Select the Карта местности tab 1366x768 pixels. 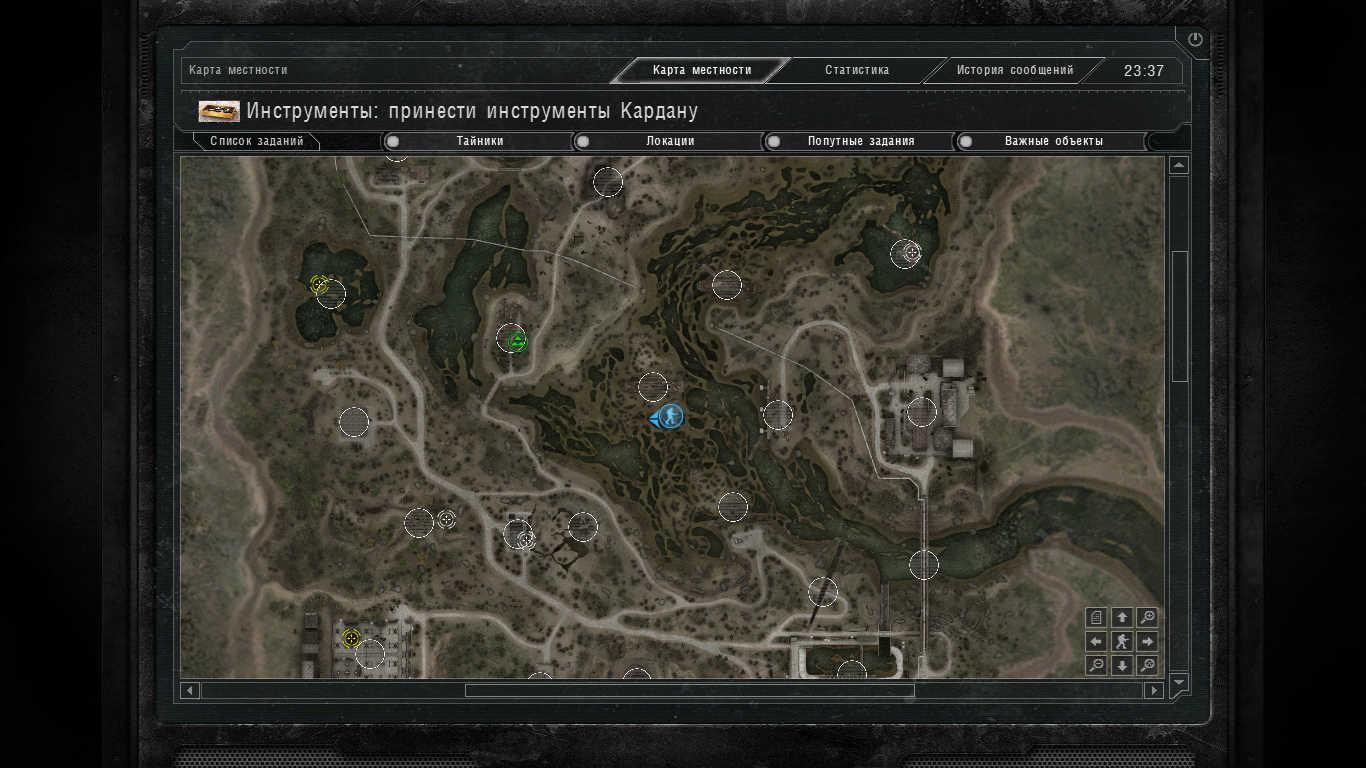coord(701,70)
